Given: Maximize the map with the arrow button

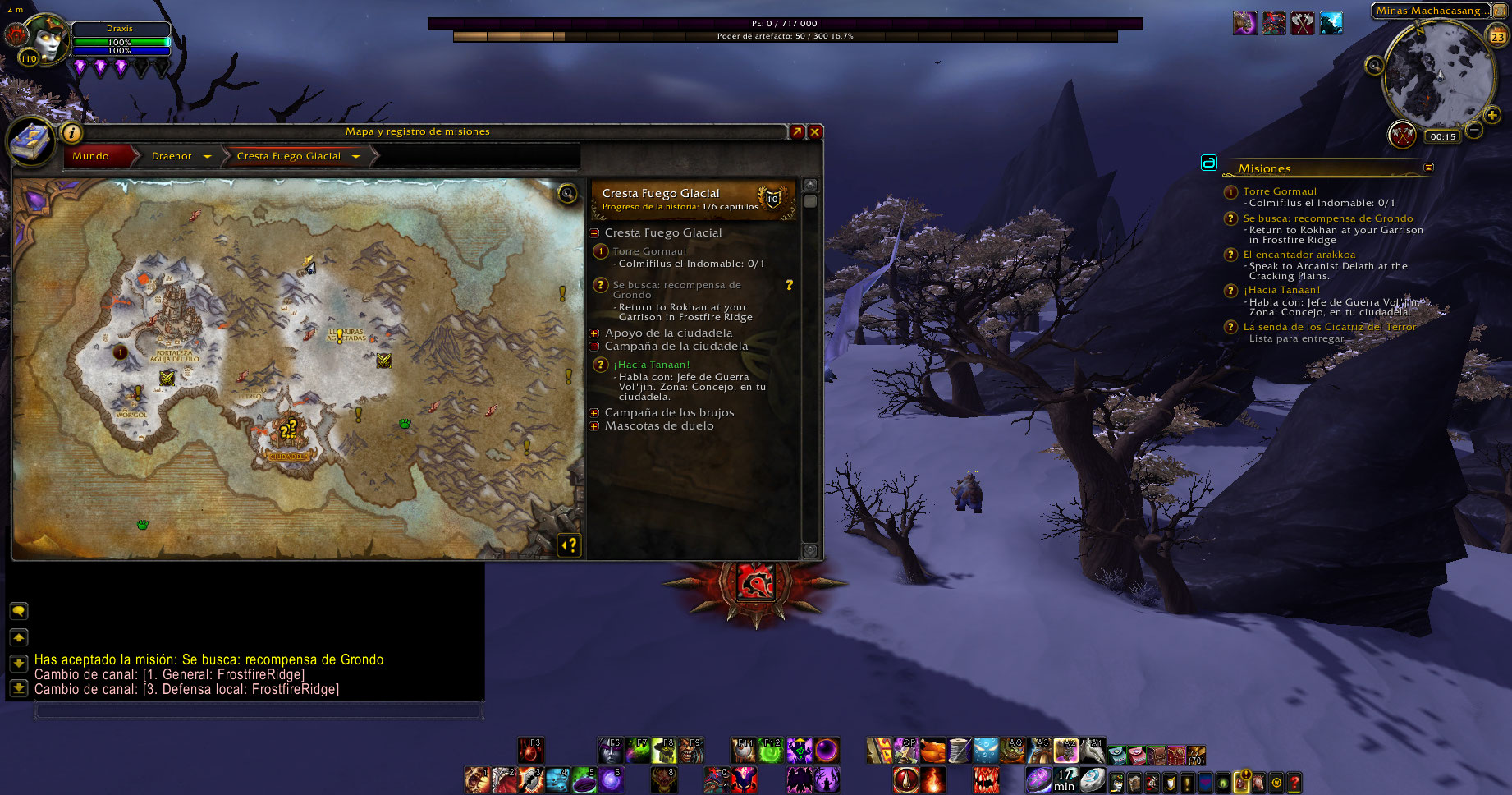Looking at the screenshot, I should pos(797,131).
